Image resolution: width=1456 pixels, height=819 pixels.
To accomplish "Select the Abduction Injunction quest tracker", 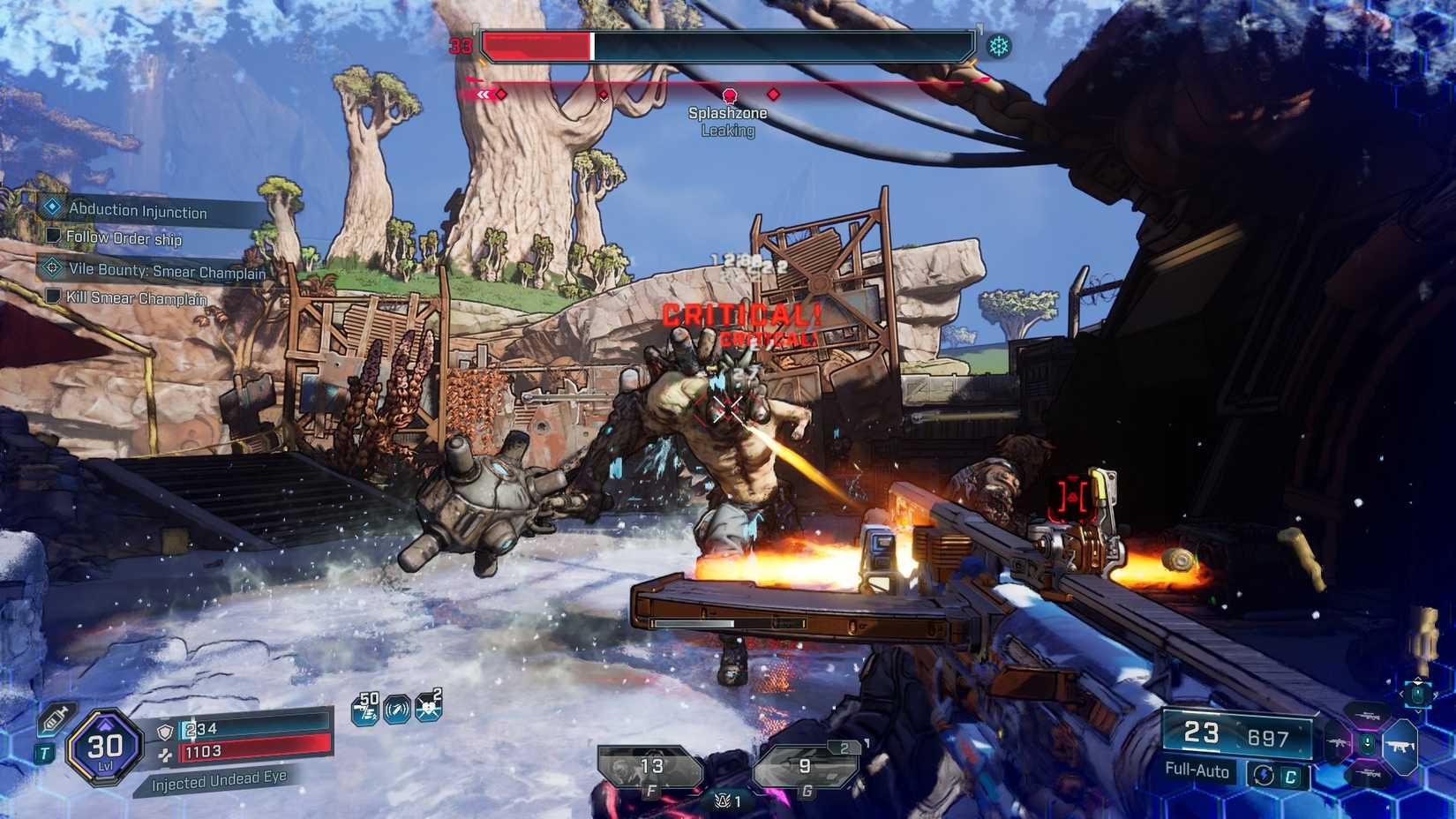I will [x=138, y=210].
